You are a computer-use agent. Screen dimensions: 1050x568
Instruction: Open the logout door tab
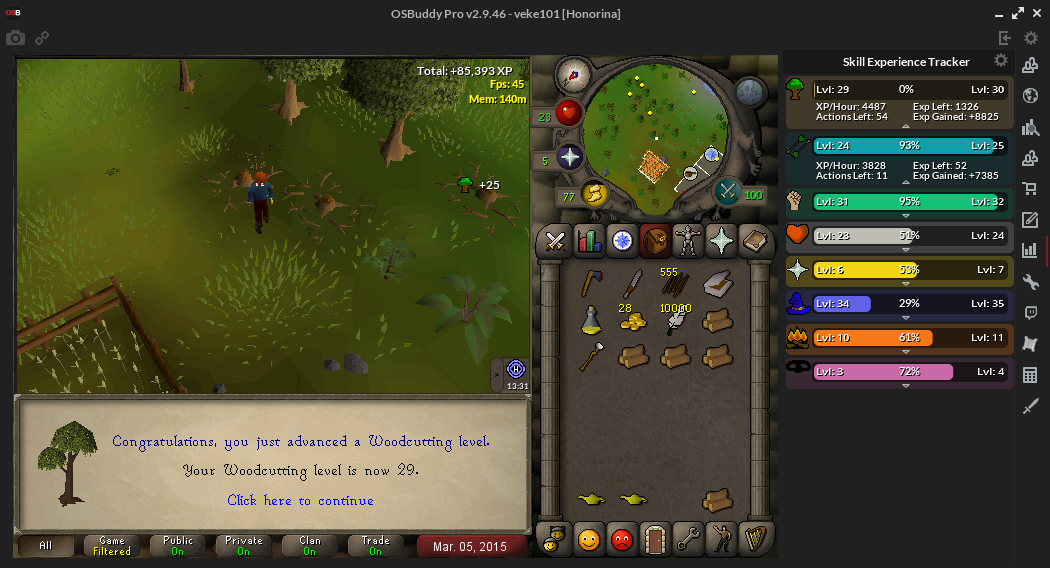pos(654,539)
